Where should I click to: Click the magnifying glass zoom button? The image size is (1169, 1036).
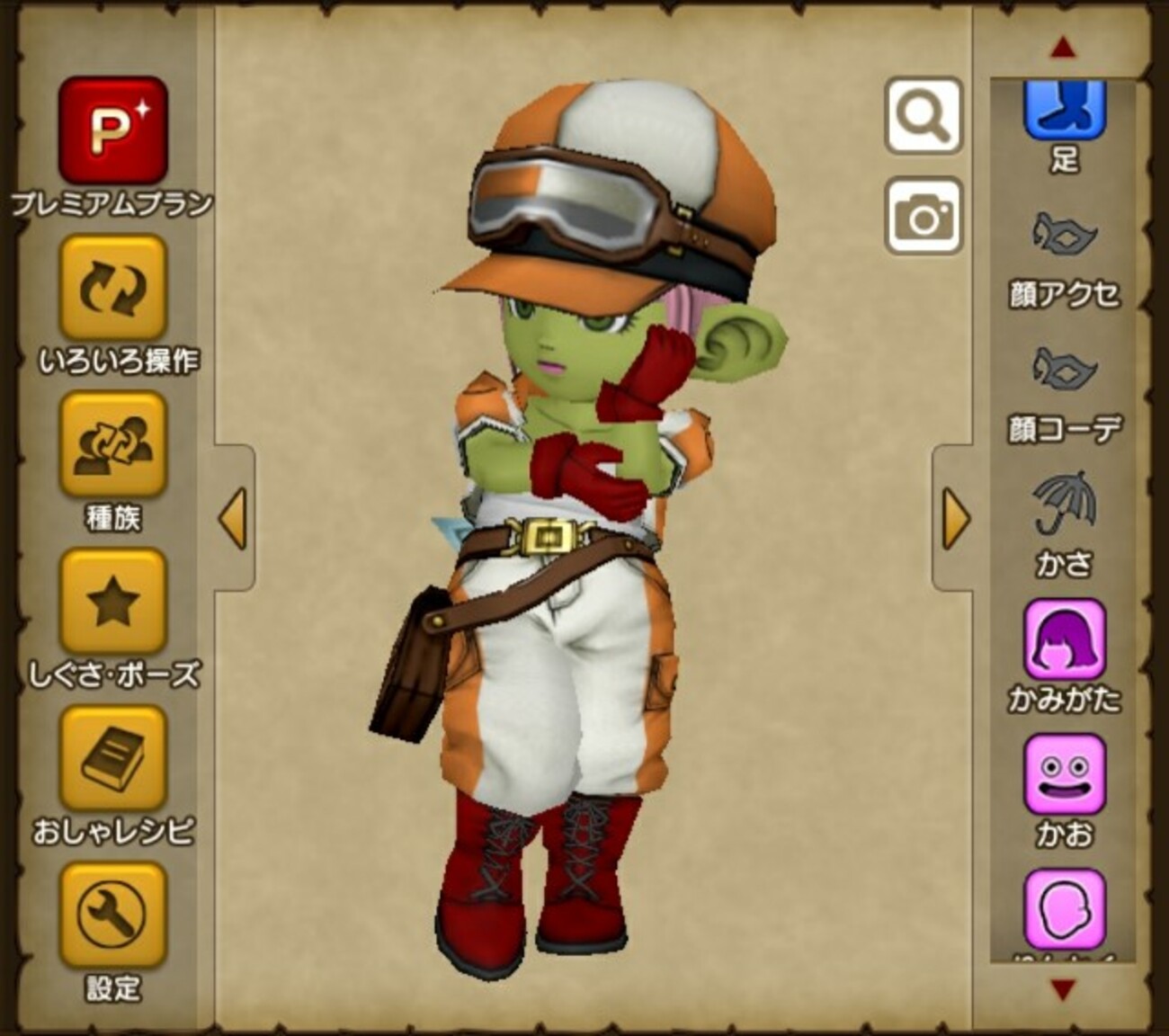point(924,115)
